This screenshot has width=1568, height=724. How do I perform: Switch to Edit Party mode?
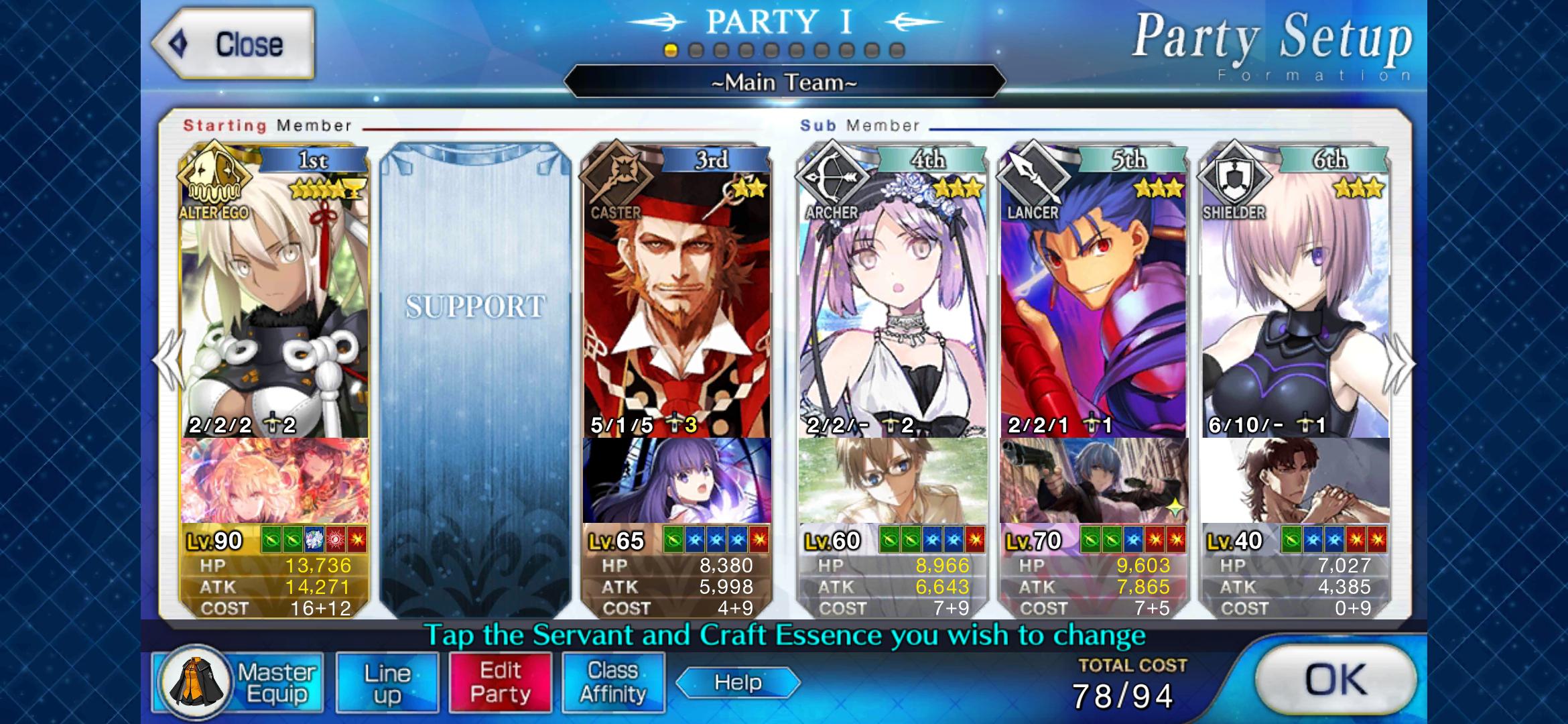[x=501, y=682]
